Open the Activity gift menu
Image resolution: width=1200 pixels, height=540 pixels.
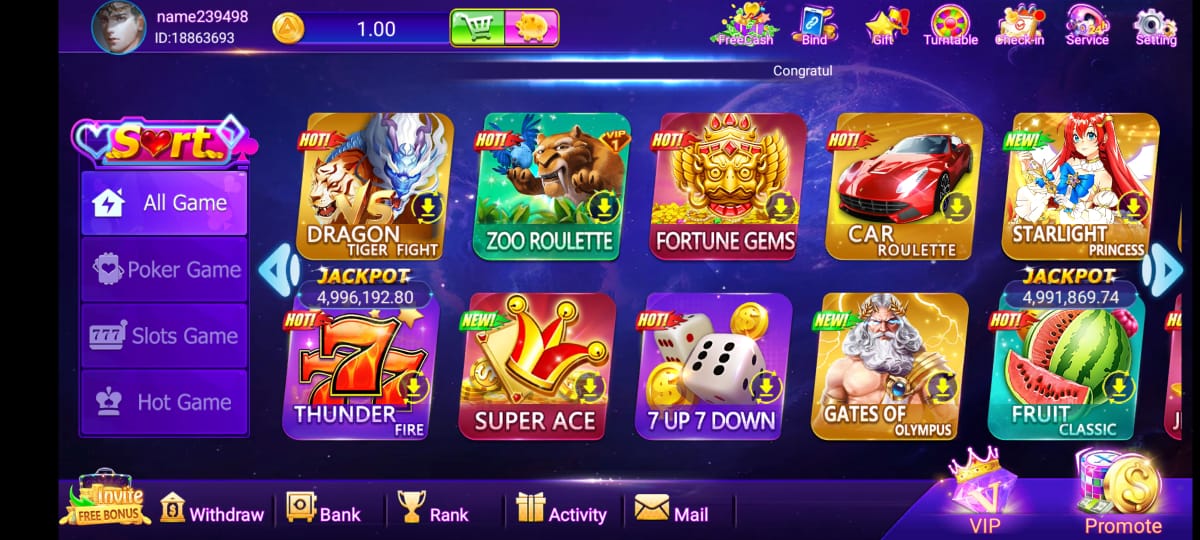point(562,511)
